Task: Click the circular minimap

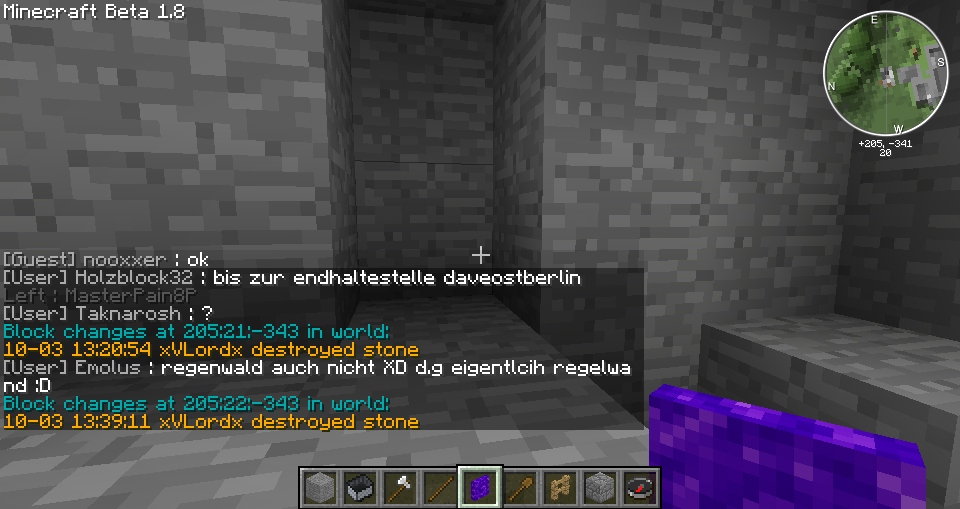Action: coord(885,73)
